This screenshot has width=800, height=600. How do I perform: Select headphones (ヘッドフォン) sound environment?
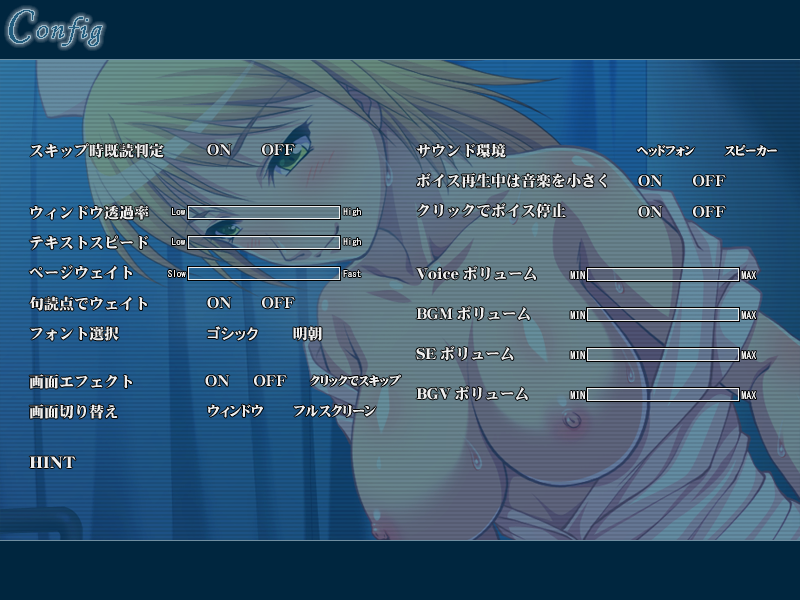point(665,151)
